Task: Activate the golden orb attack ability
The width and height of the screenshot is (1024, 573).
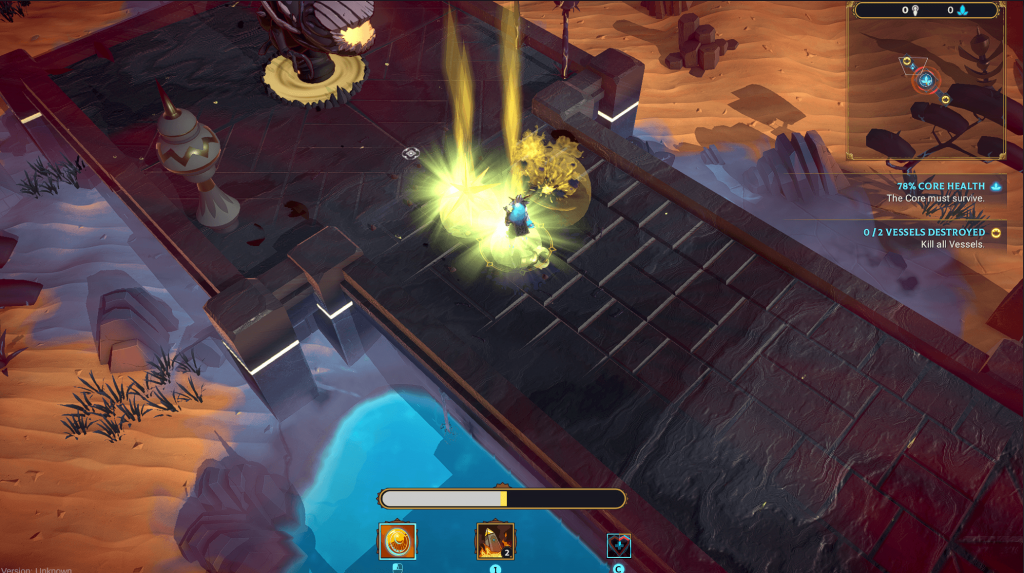Action: 397,541
